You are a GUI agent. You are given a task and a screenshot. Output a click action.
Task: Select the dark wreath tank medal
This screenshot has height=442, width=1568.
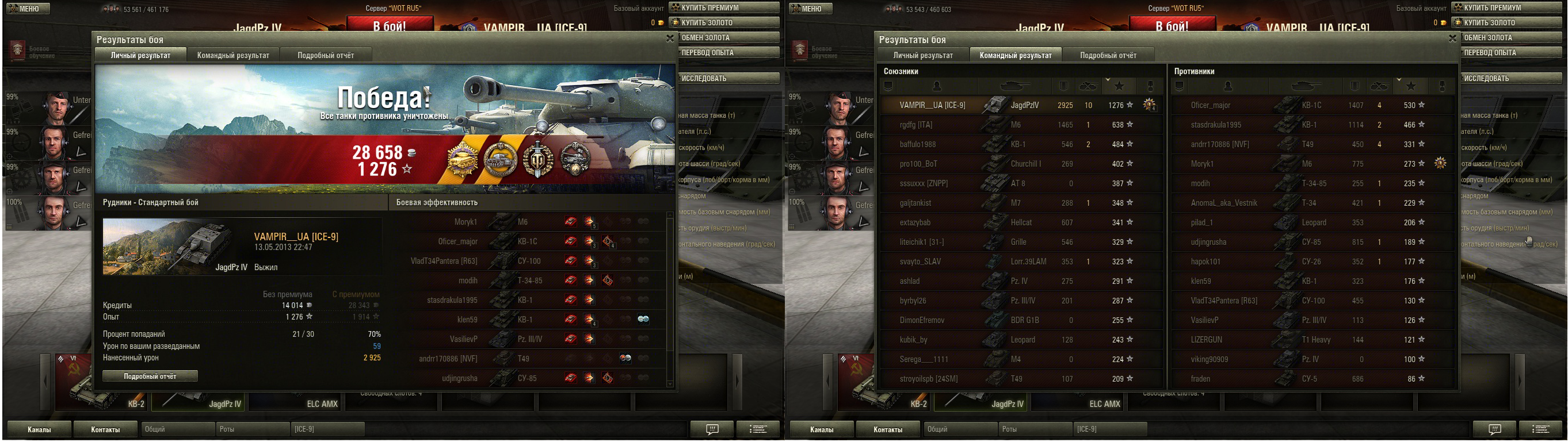[x=575, y=159]
